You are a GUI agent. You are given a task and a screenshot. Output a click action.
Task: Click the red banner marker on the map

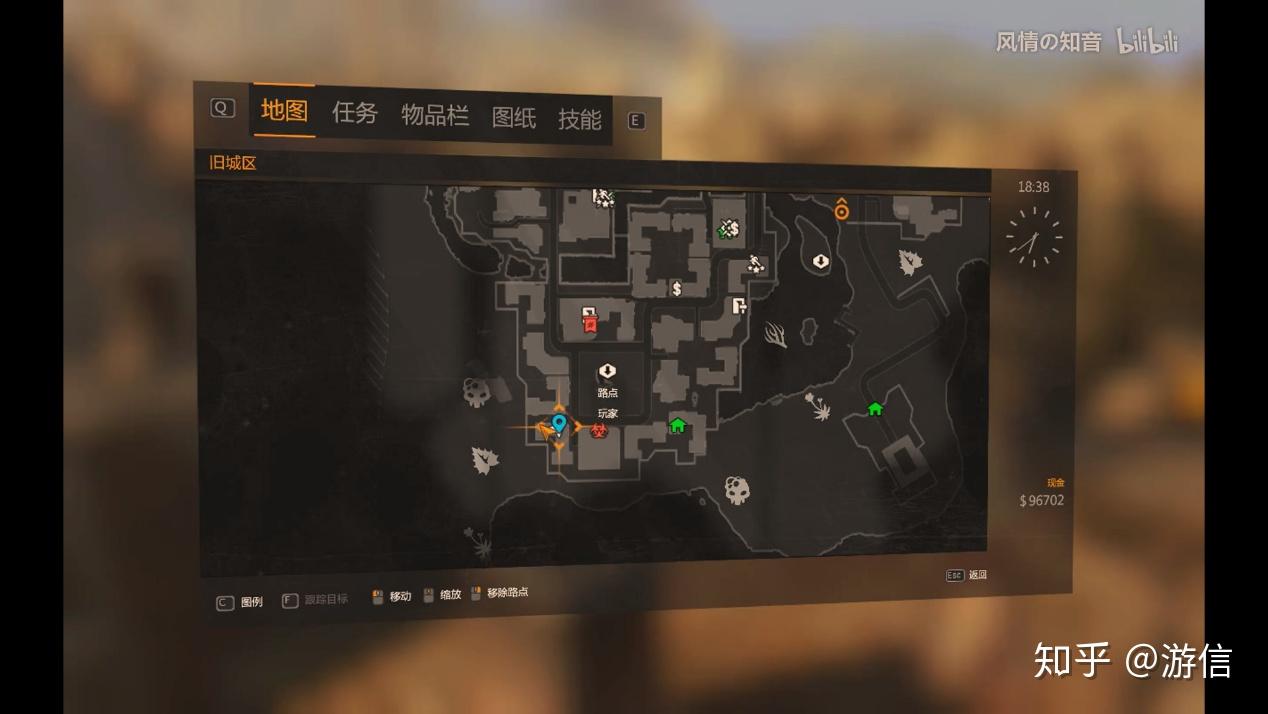click(590, 320)
